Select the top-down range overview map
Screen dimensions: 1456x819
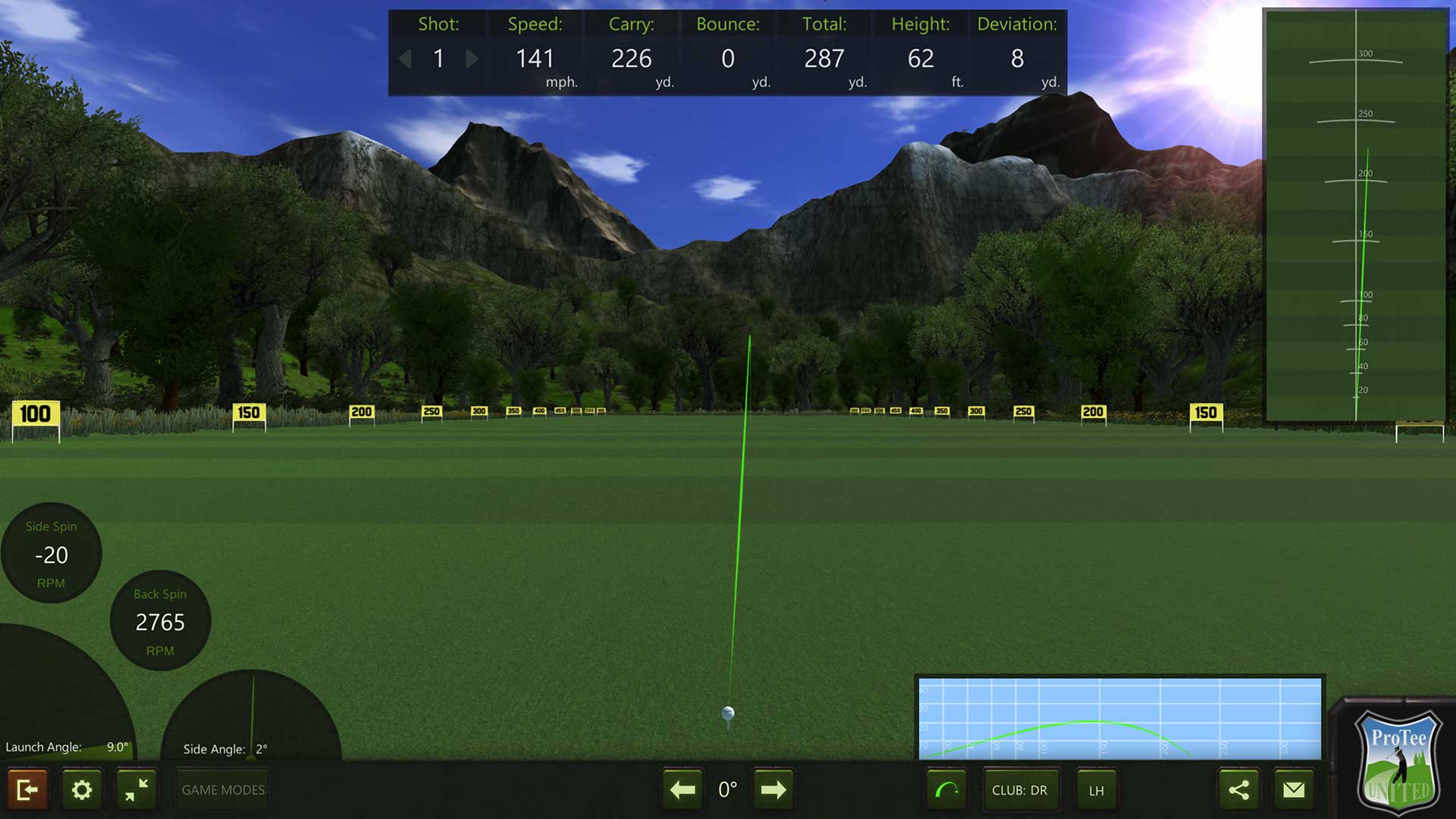(1356, 215)
